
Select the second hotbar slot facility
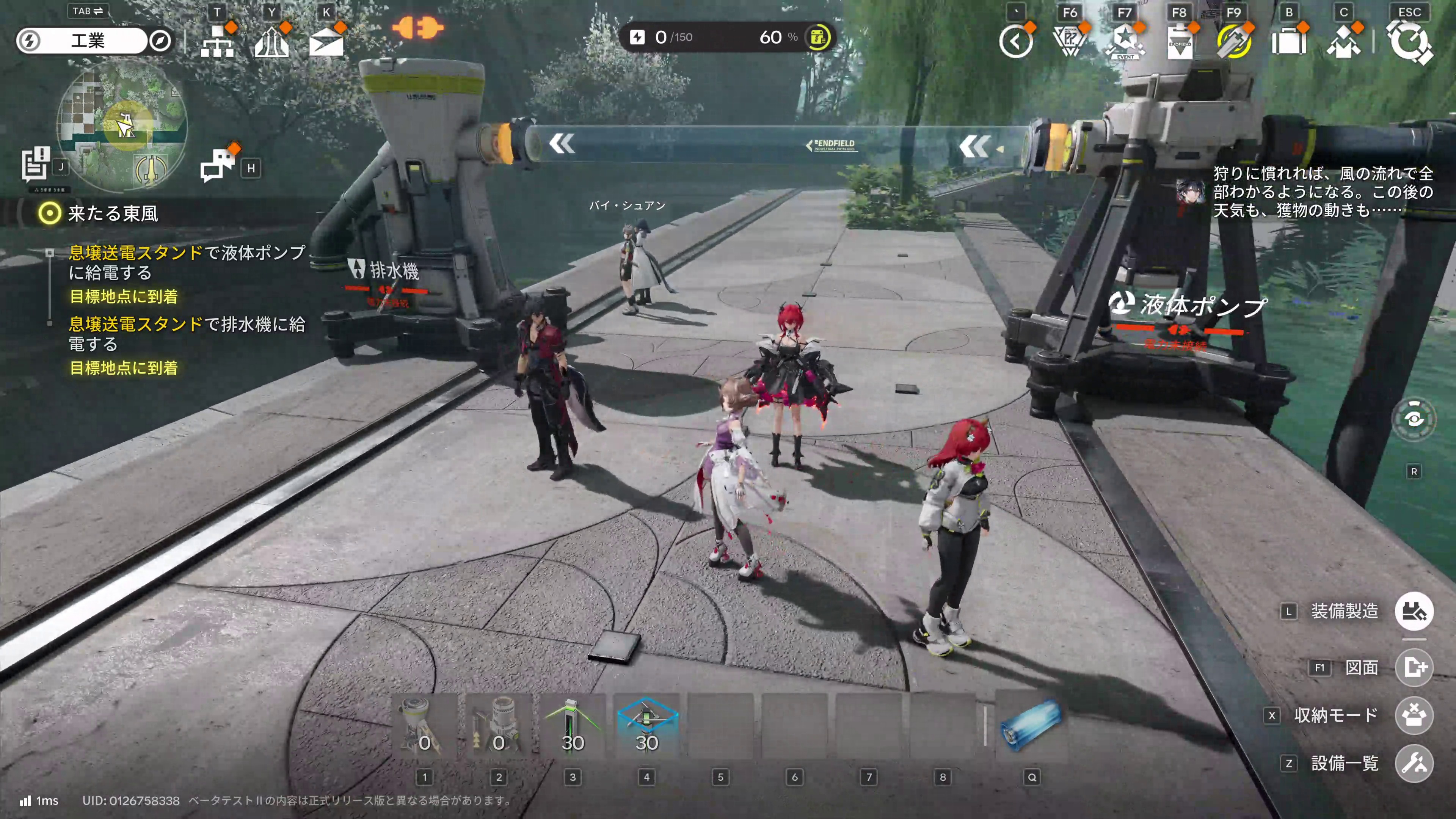pyautogui.click(x=499, y=726)
